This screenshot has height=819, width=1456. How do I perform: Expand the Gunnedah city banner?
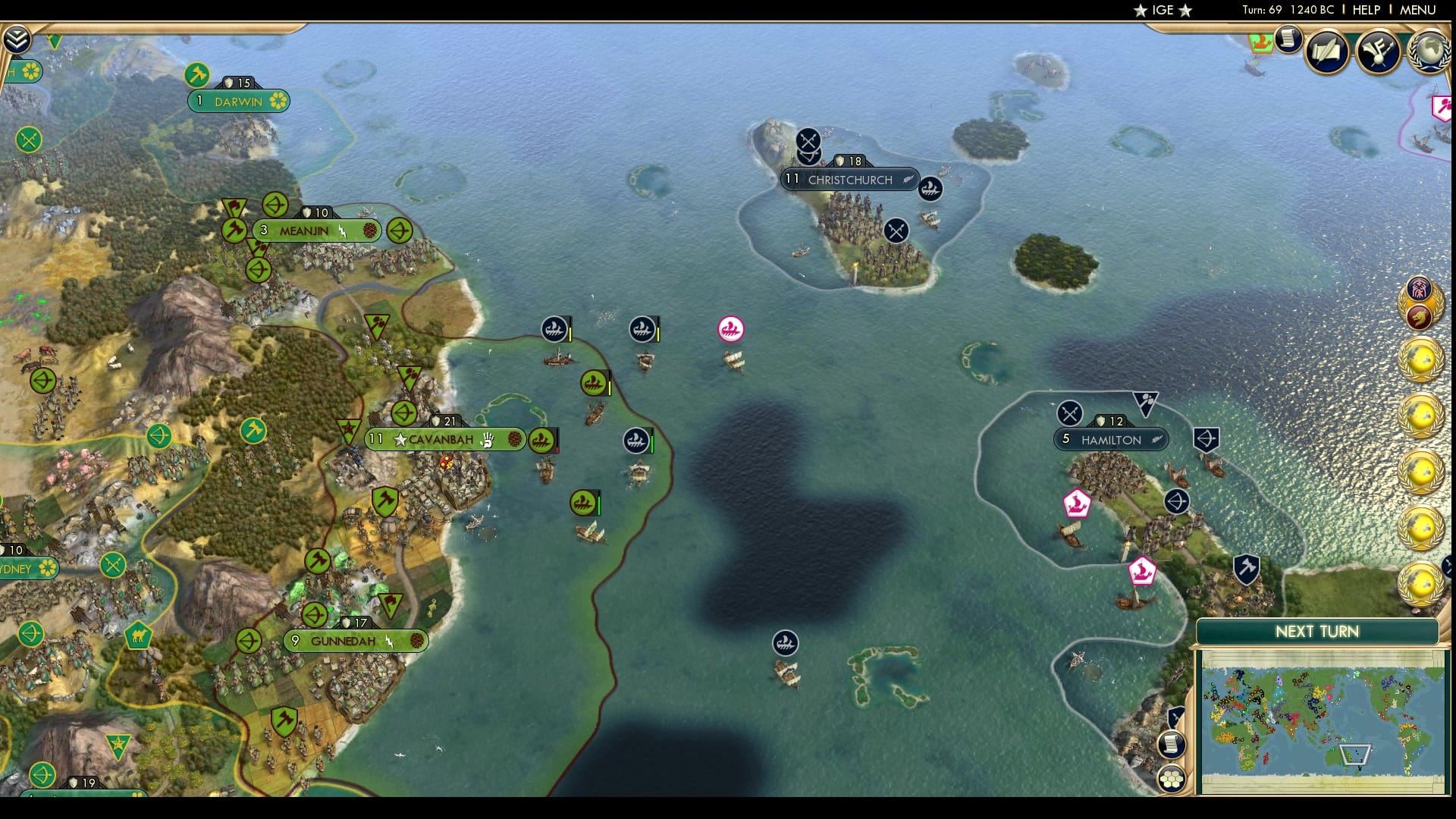pyautogui.click(x=354, y=640)
